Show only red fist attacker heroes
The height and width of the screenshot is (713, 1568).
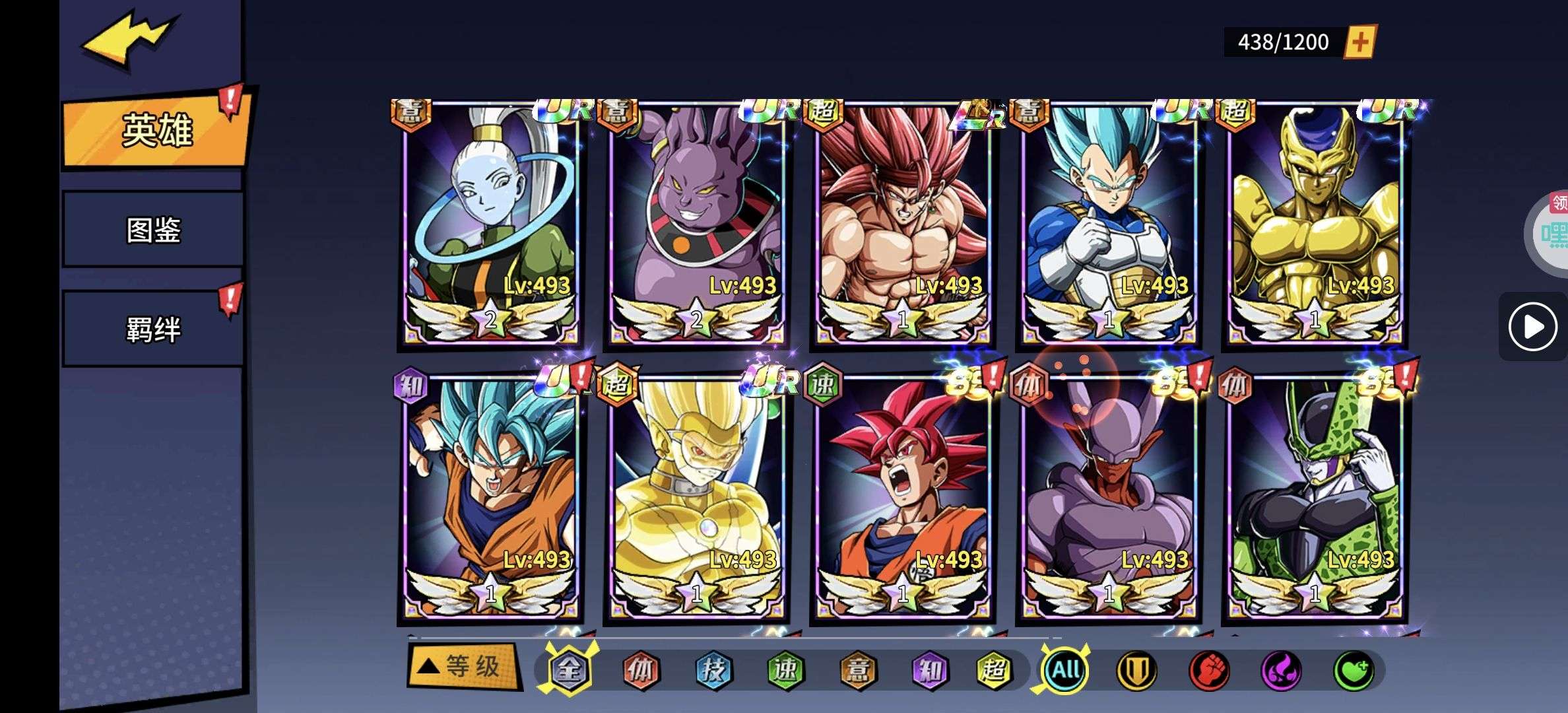pyautogui.click(x=1208, y=671)
